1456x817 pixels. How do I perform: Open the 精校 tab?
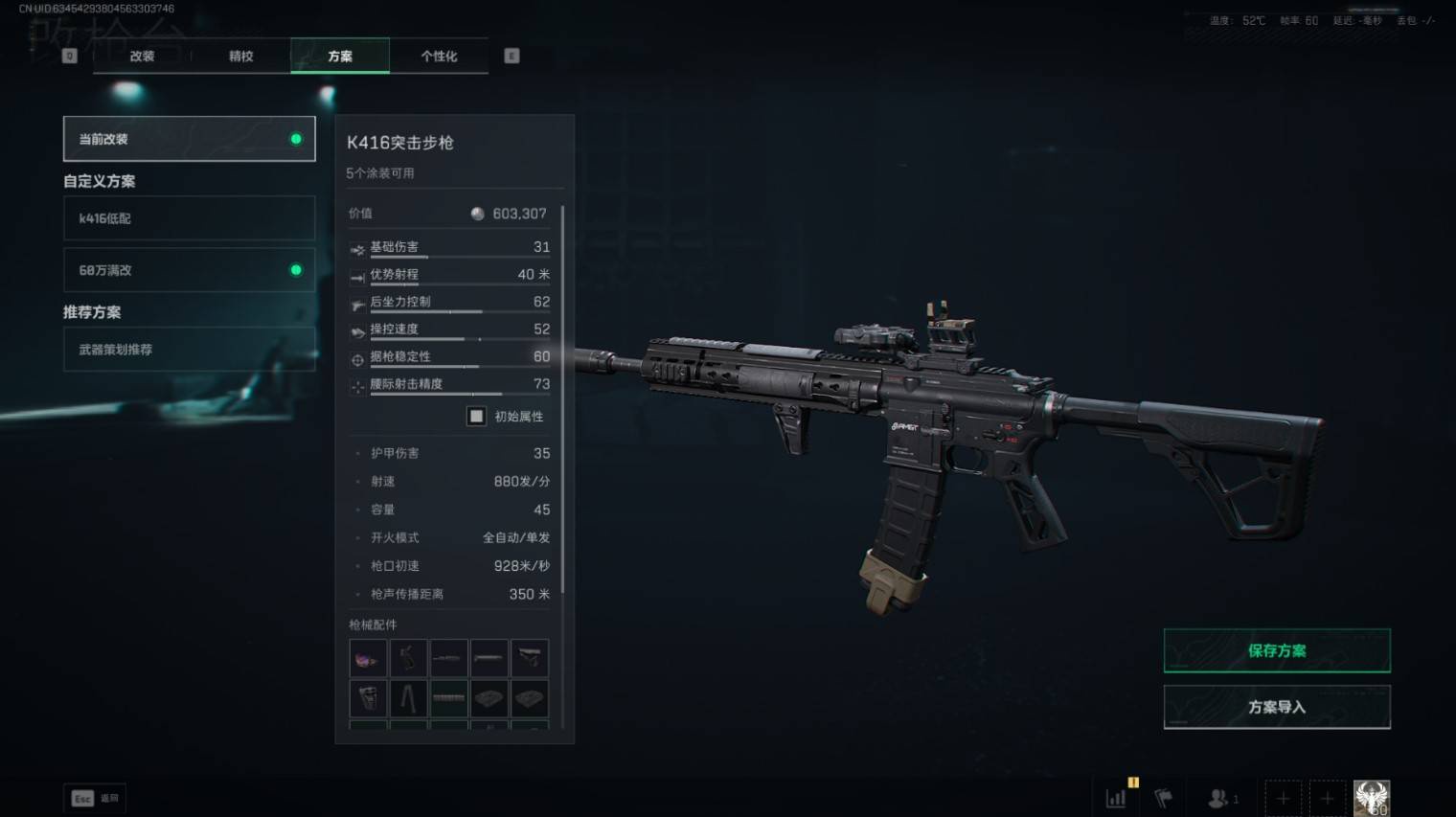(241, 57)
